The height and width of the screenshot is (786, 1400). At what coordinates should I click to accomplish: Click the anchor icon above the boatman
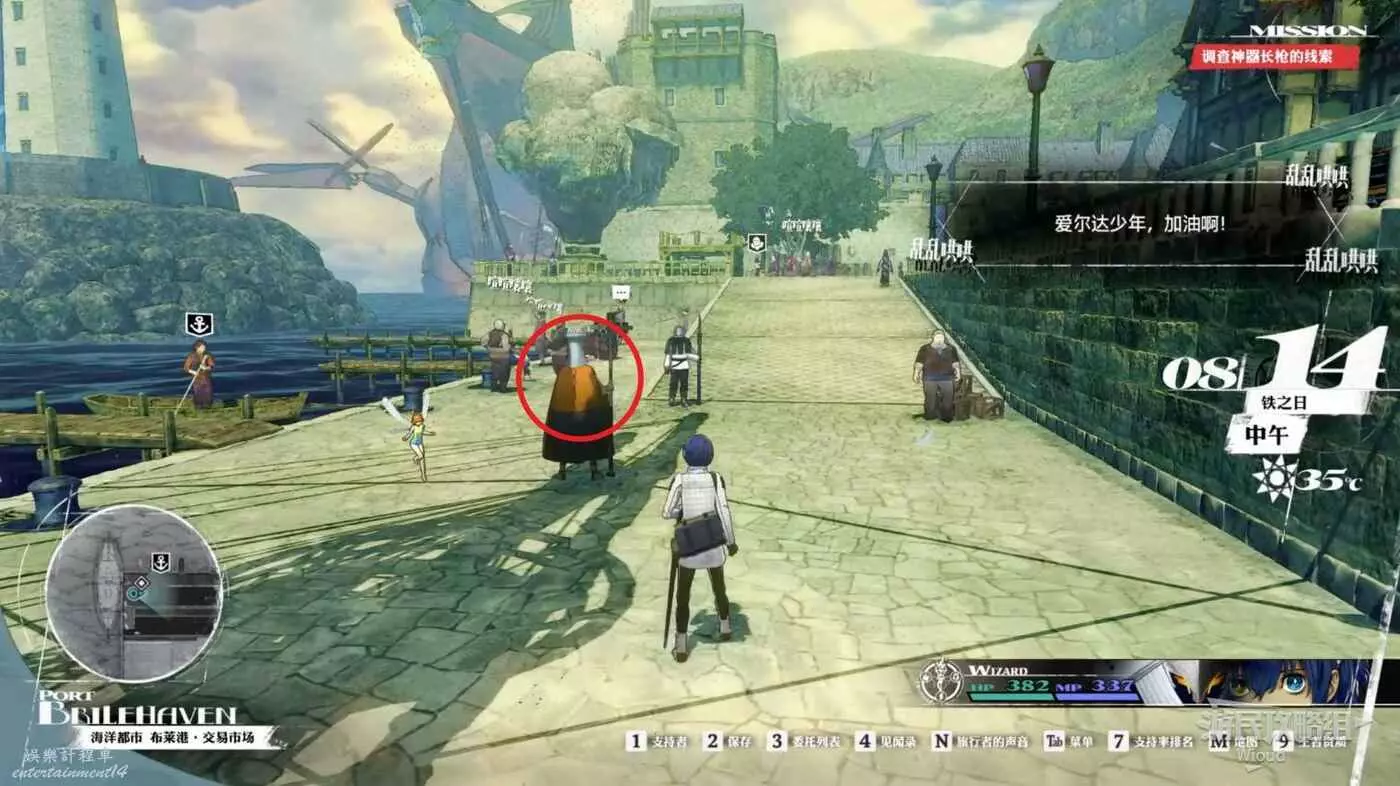pos(198,324)
